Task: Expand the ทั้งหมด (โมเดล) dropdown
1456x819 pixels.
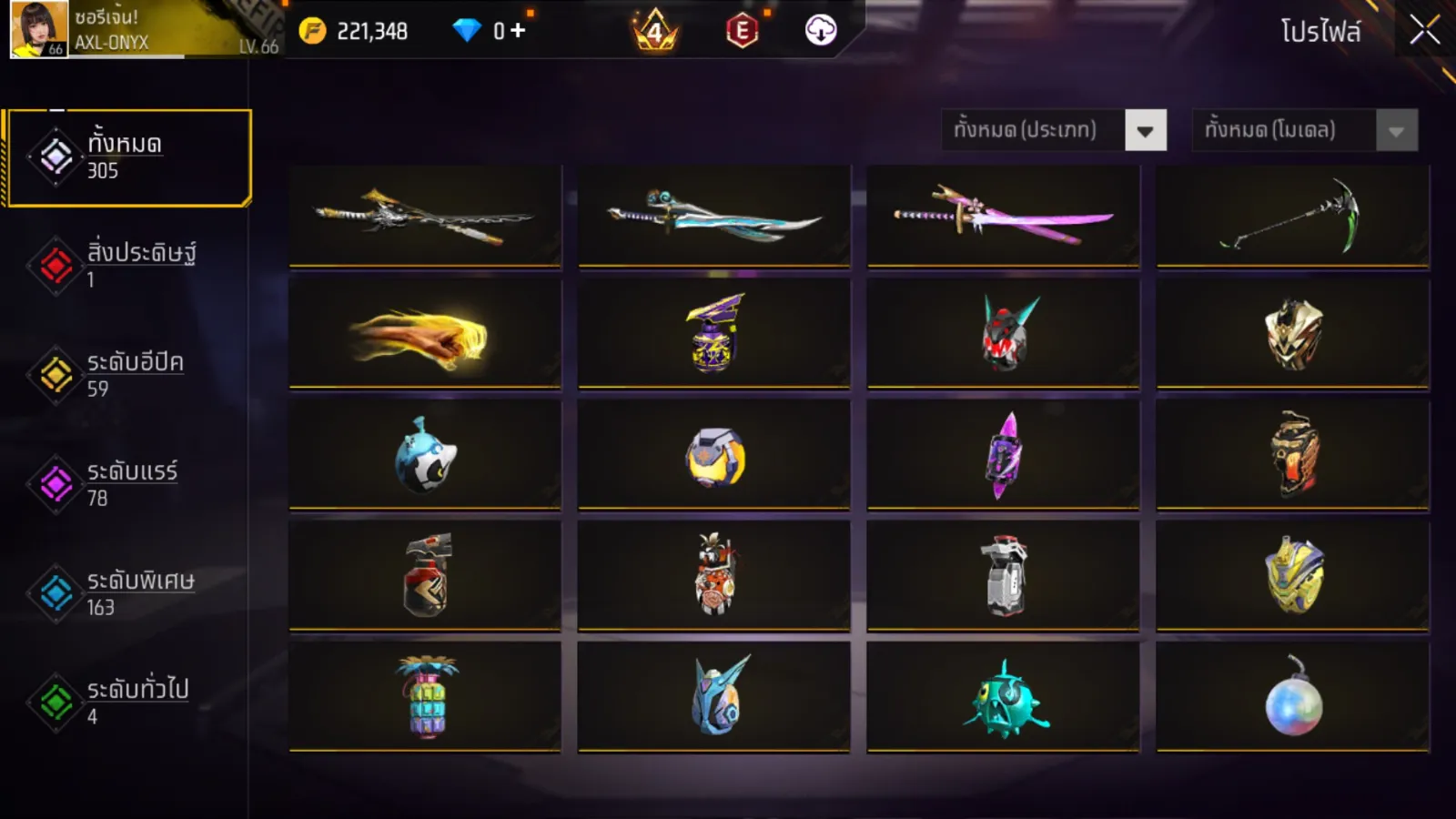Action: pos(1304,130)
